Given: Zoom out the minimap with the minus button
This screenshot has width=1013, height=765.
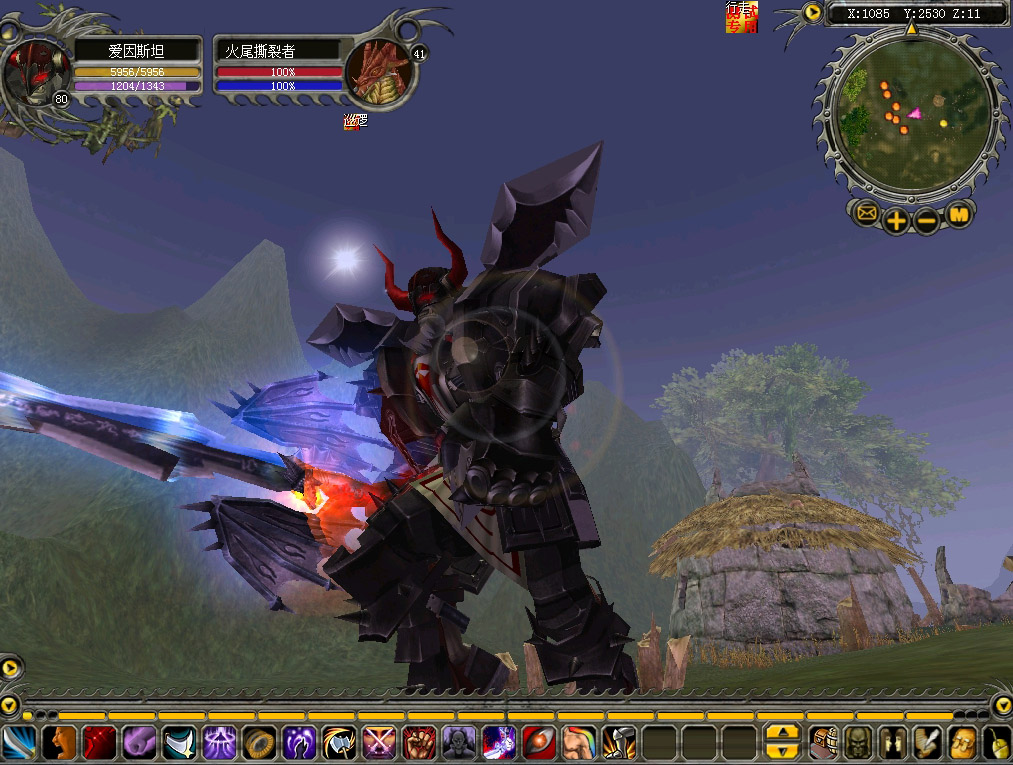Looking at the screenshot, I should coord(927,220).
